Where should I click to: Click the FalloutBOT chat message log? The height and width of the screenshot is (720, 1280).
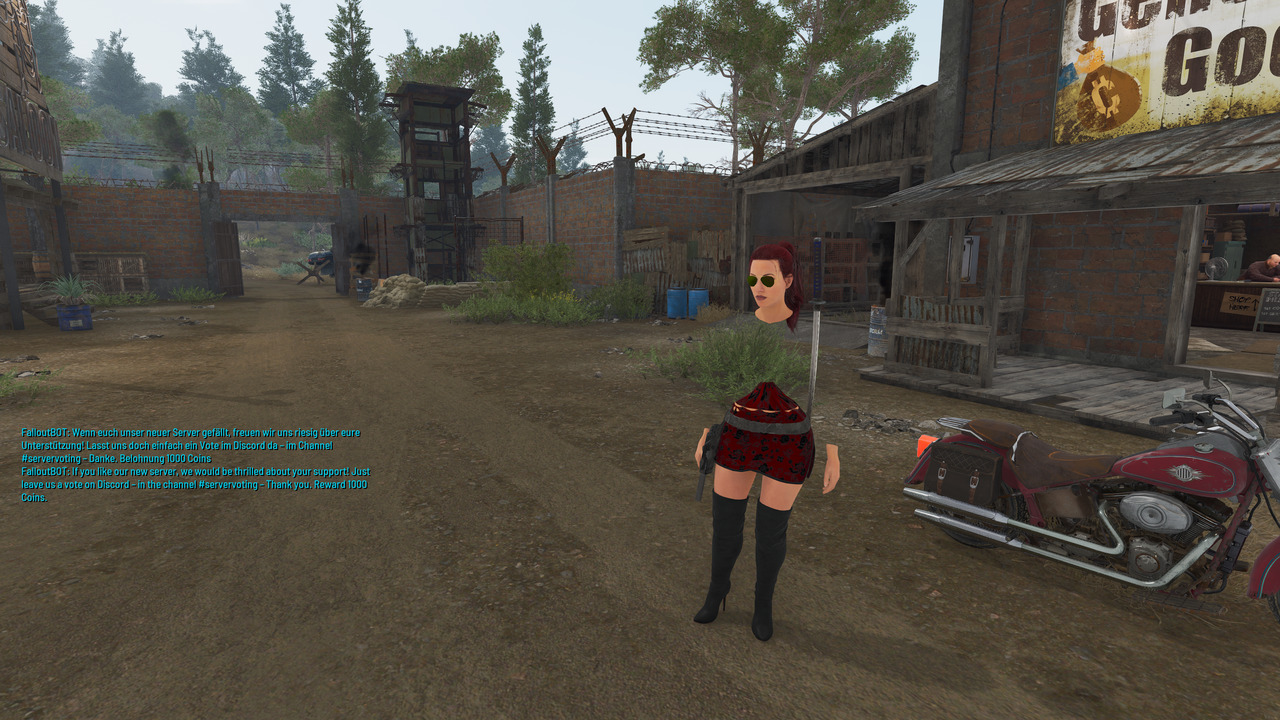(196, 464)
